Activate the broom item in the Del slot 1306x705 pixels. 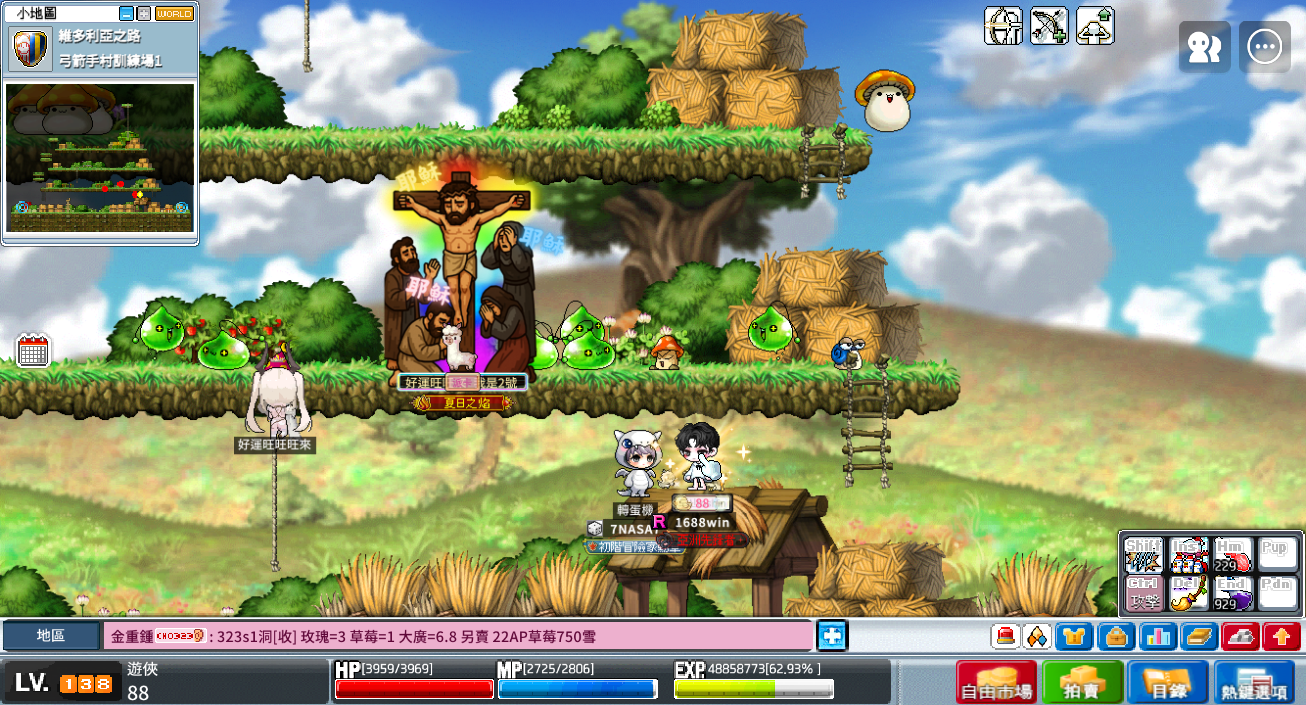[x=1188, y=593]
